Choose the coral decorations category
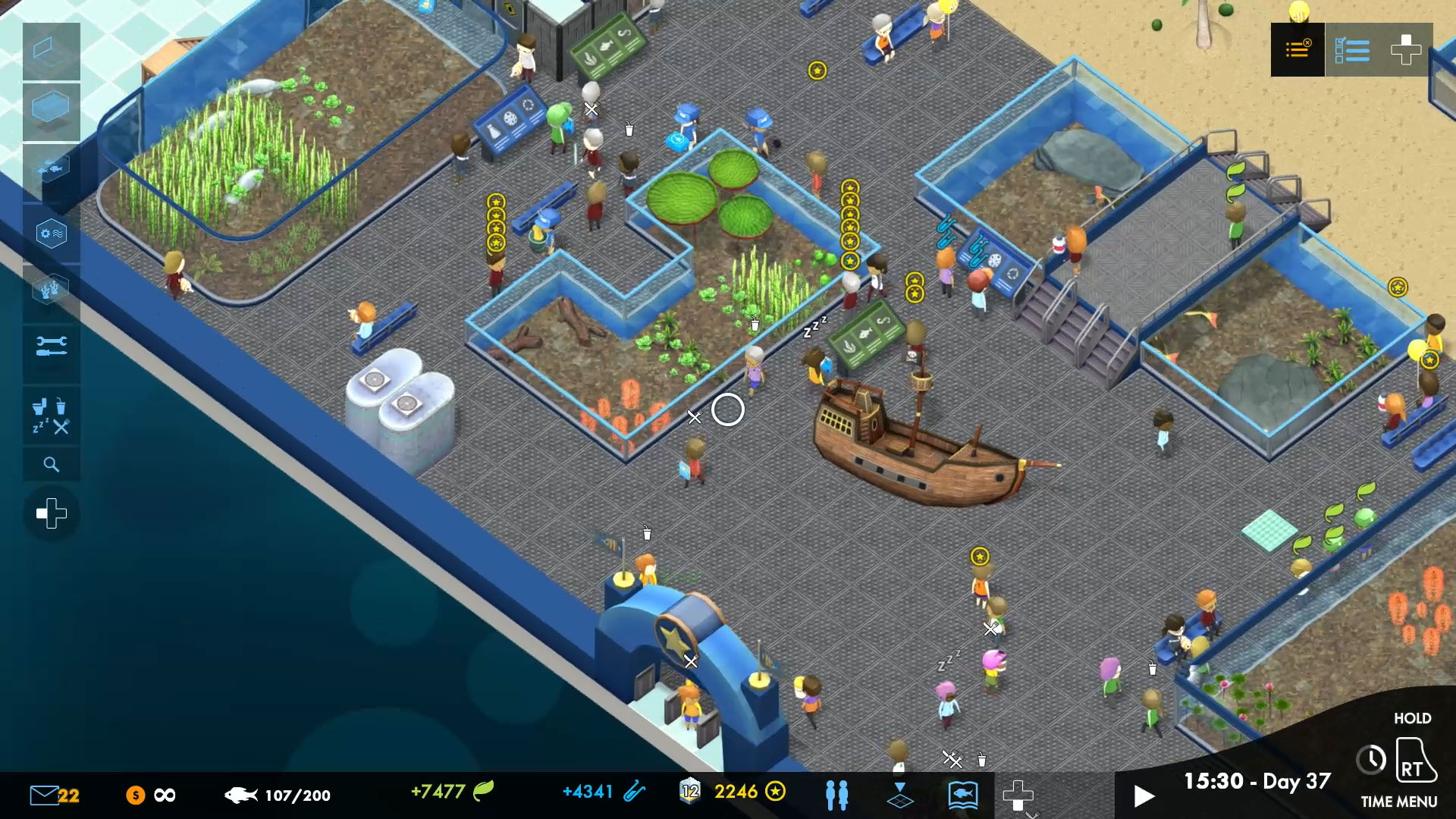The width and height of the screenshot is (1456, 819). click(x=52, y=290)
